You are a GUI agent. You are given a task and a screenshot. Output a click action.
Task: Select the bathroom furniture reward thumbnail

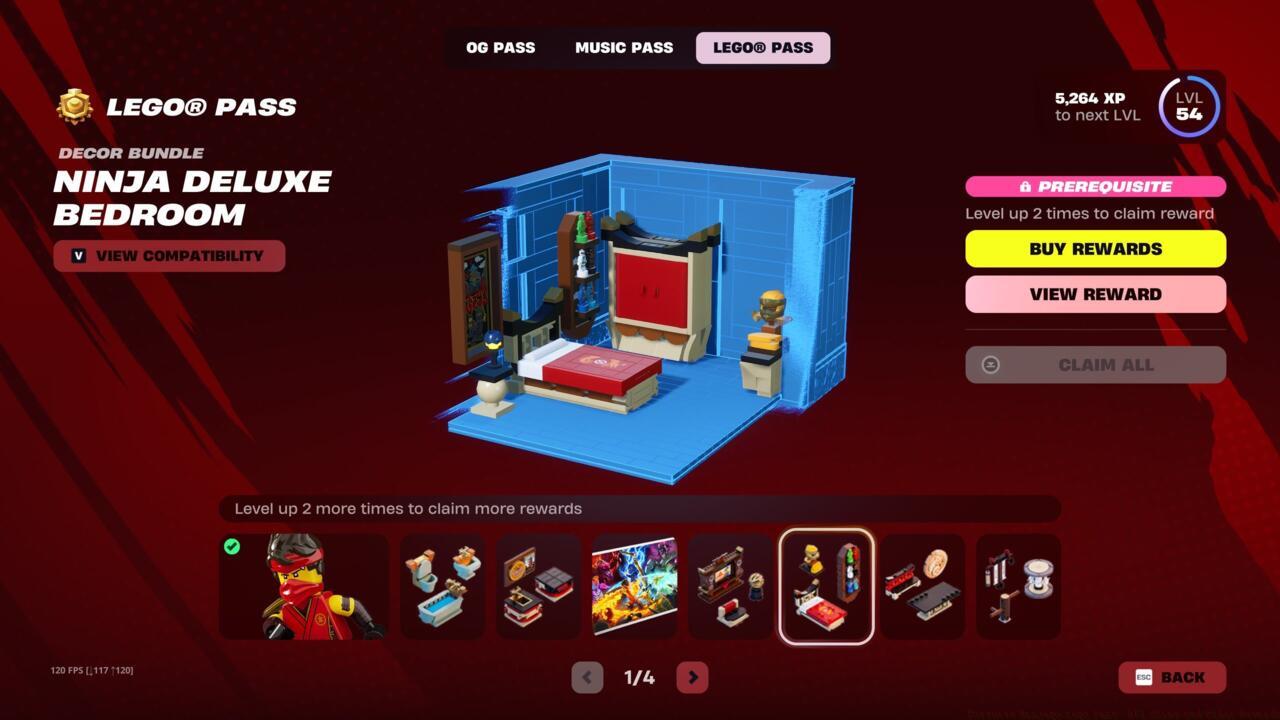coord(443,586)
